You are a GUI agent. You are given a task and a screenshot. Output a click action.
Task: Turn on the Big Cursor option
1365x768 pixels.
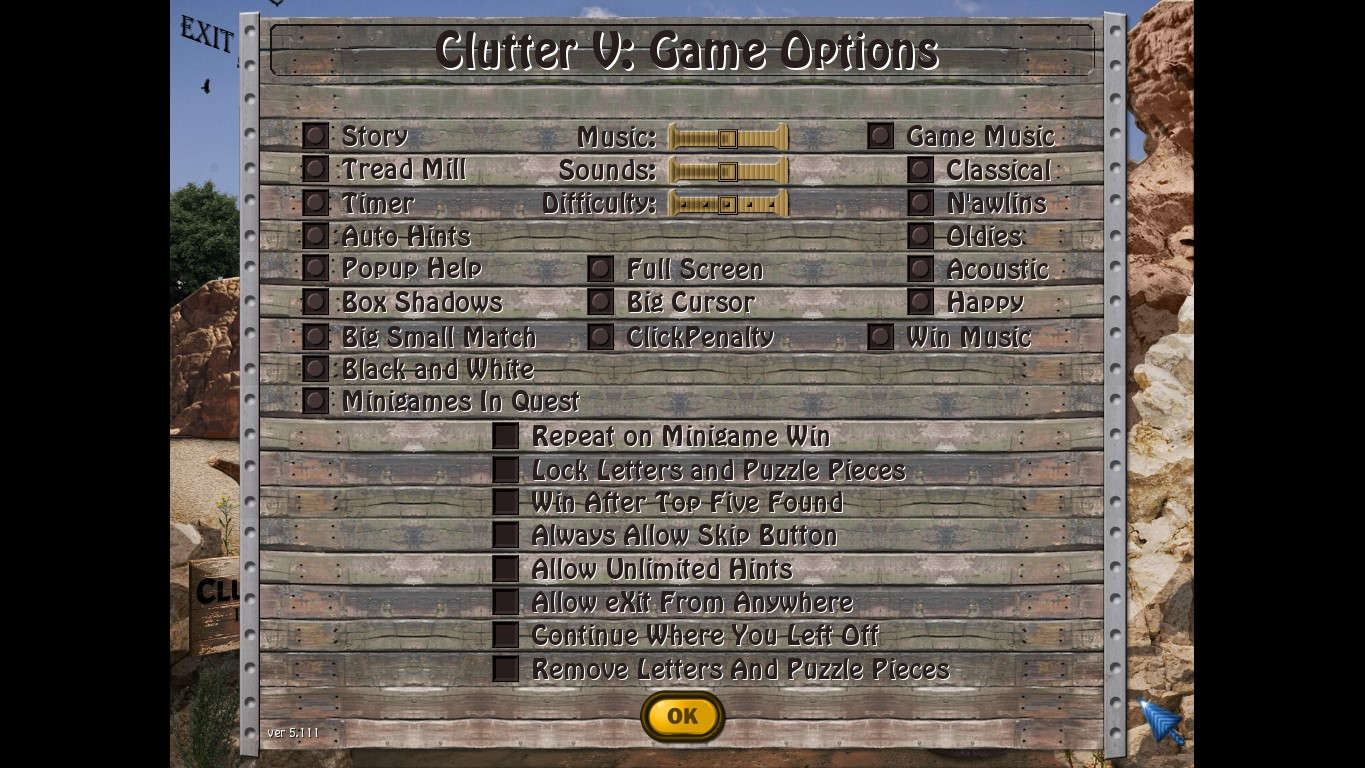[600, 301]
